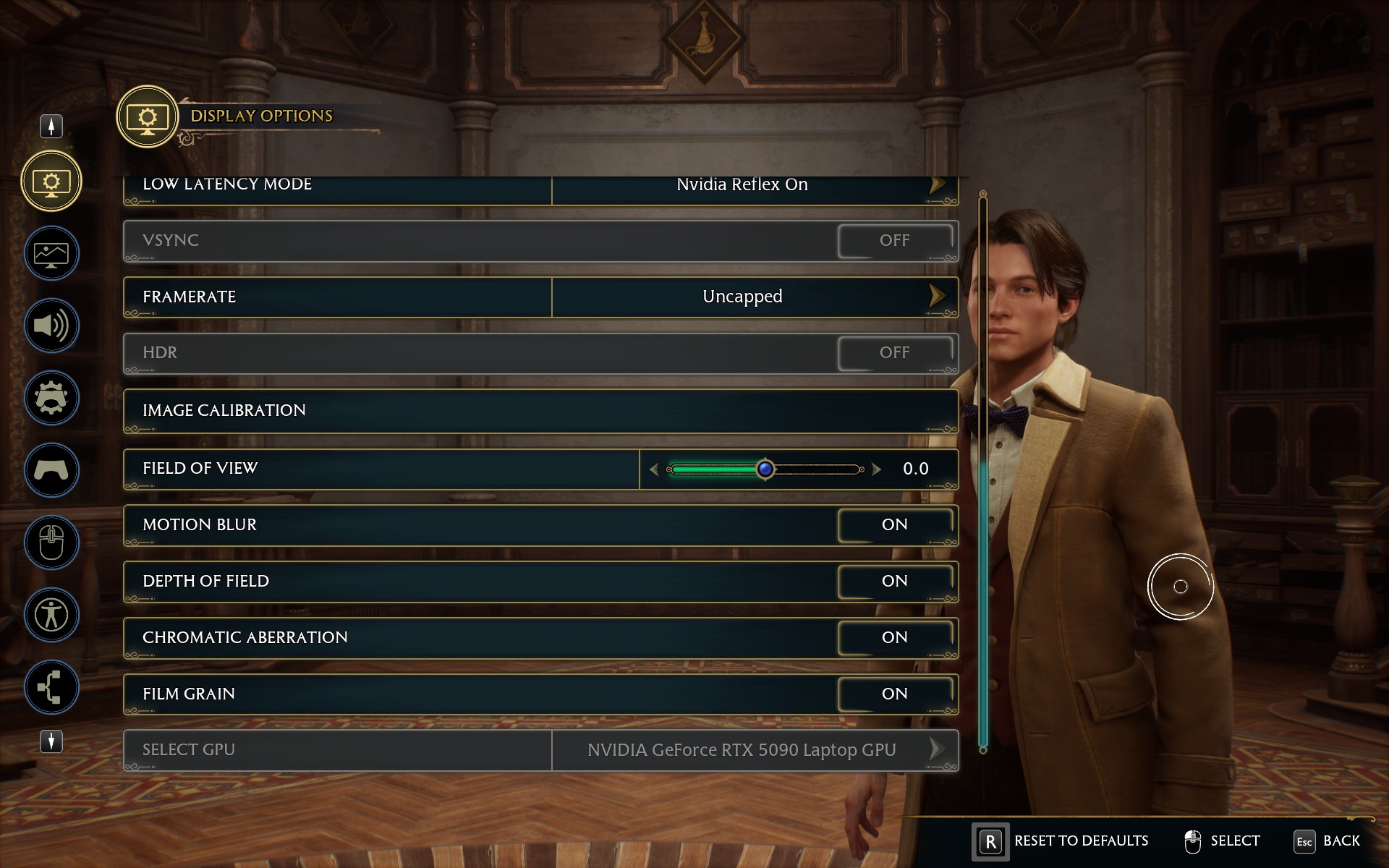Switch to Mouse and Keyboard options
The width and height of the screenshot is (1389, 868).
51,542
